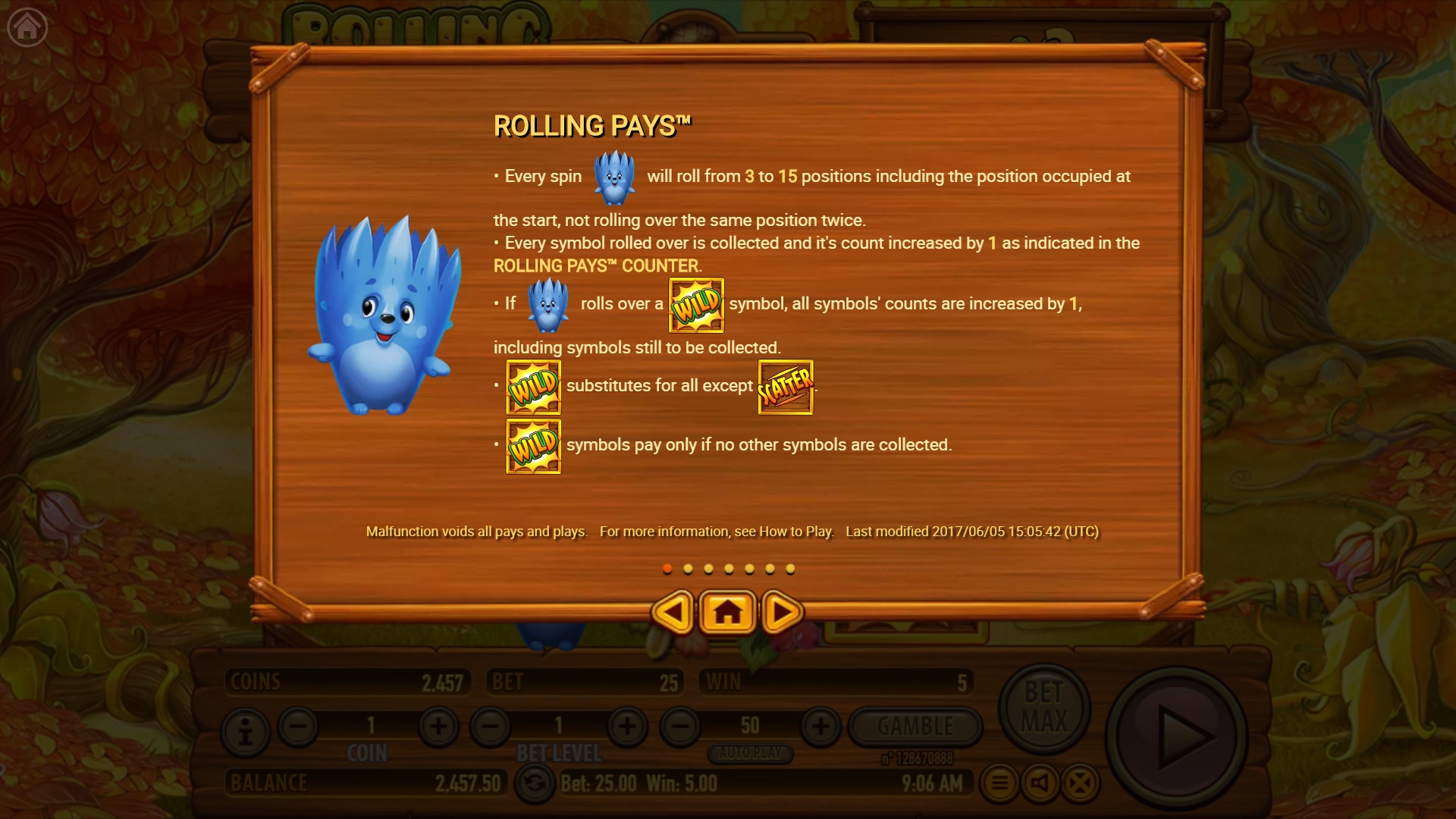Start a spin with the play button
This screenshot has width=1456, height=819.
pyautogui.click(x=1176, y=736)
